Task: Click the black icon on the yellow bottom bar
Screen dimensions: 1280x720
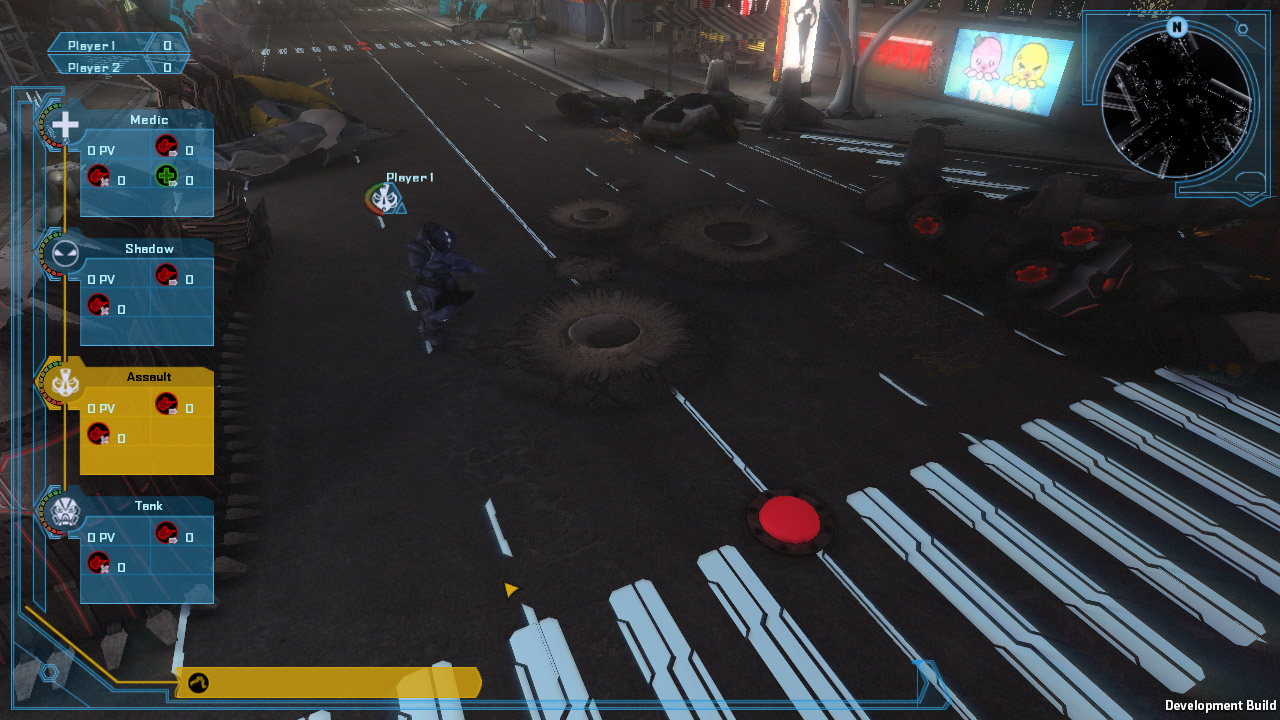Action: point(198,684)
